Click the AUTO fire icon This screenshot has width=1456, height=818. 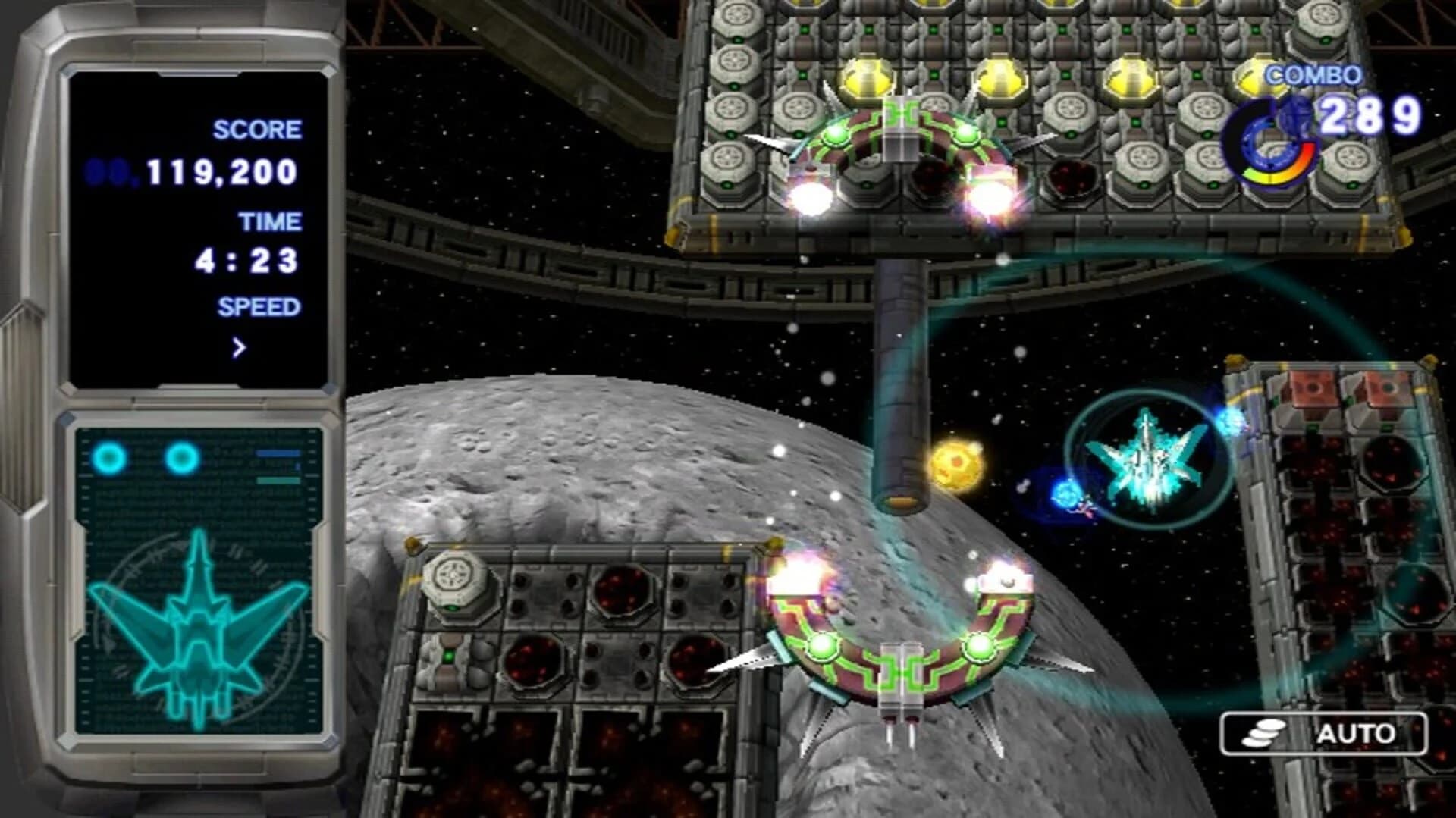(1263, 733)
